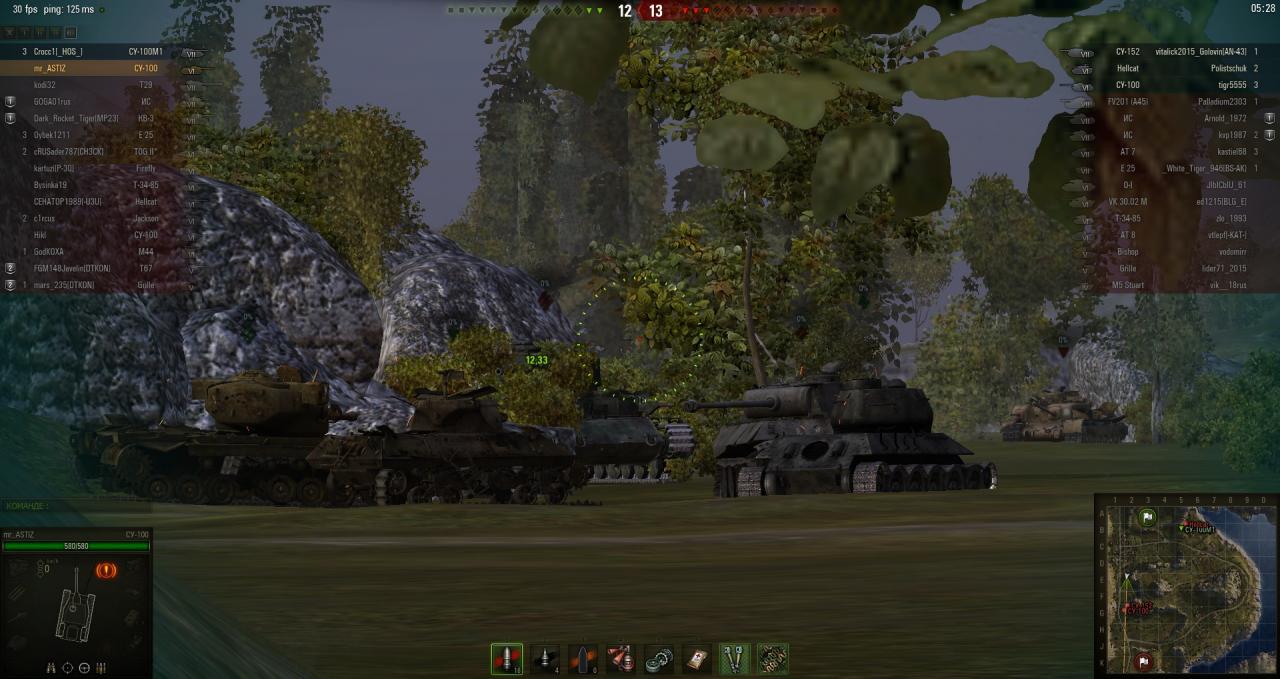
Task: Click mr_ASTIZ row in the team roster
Action: click(90, 68)
